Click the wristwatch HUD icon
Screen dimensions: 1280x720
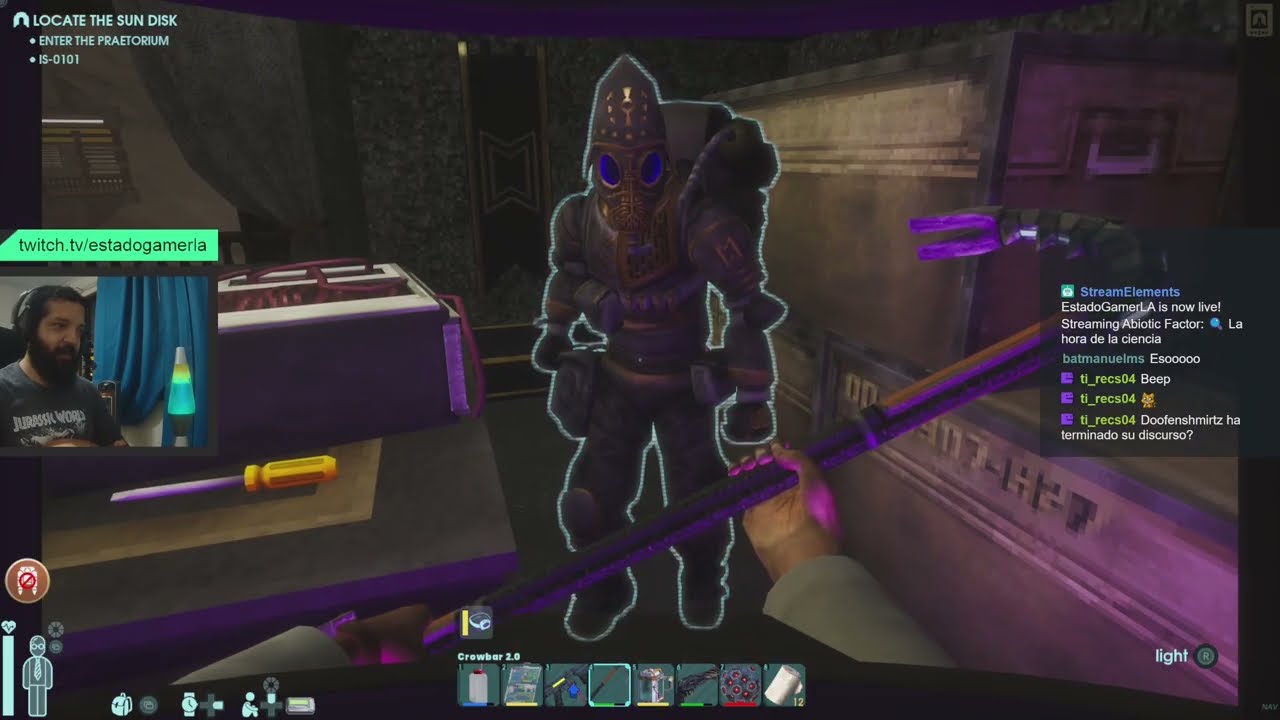tap(189, 704)
